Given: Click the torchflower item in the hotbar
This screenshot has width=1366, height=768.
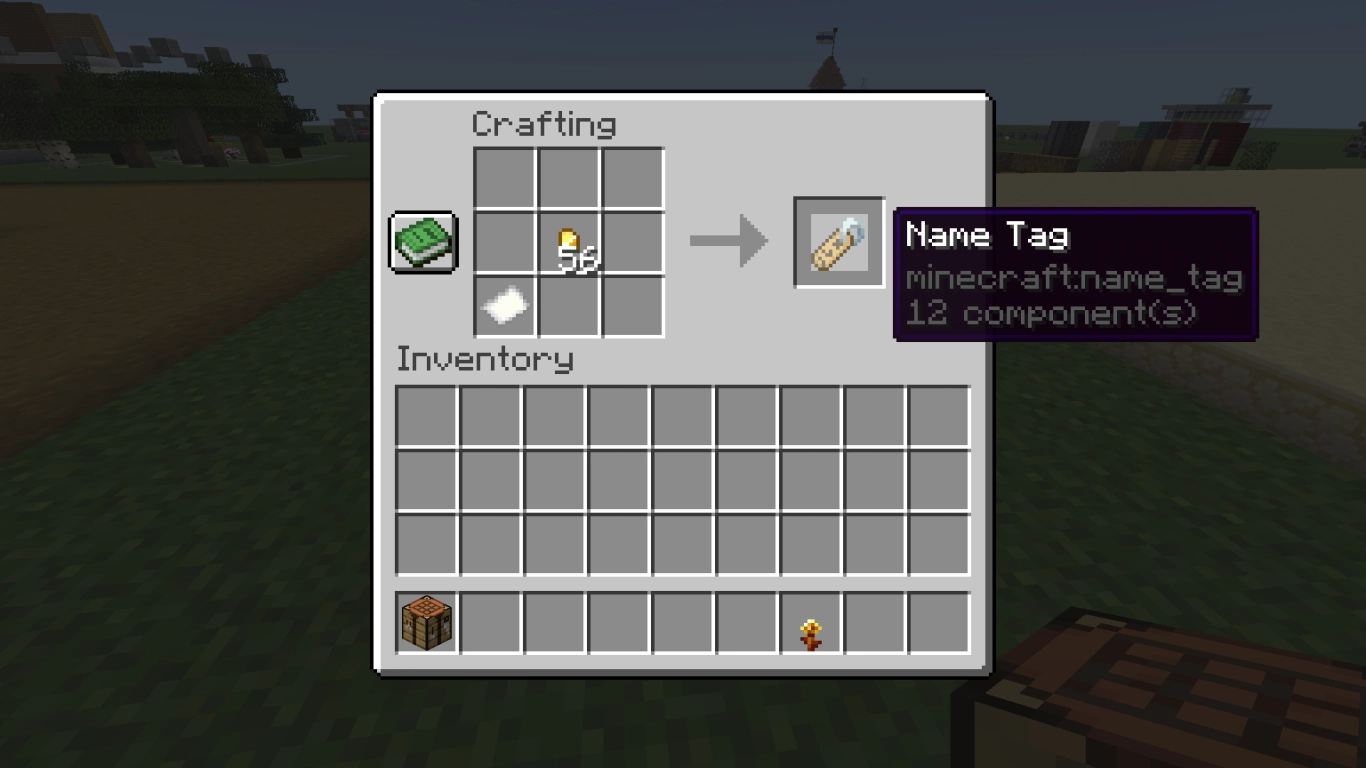Looking at the screenshot, I should click(x=812, y=621).
